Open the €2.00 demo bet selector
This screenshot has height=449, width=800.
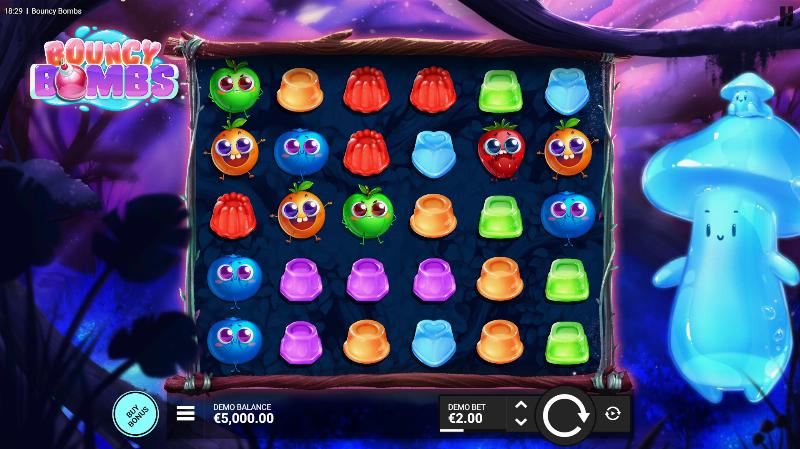click(x=472, y=413)
